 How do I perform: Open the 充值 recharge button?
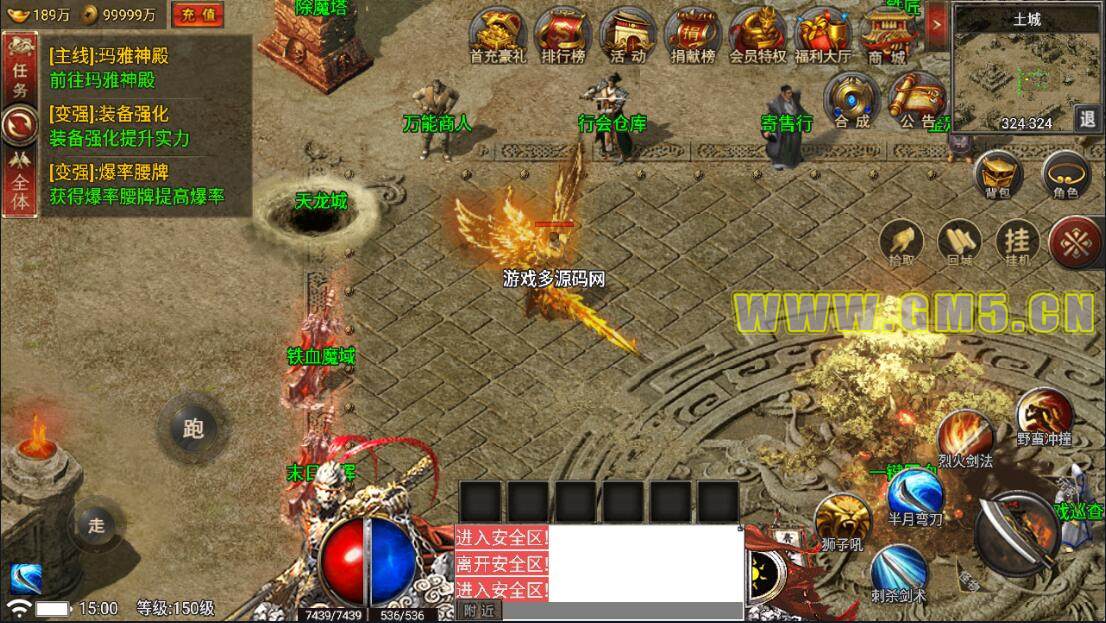point(197,15)
